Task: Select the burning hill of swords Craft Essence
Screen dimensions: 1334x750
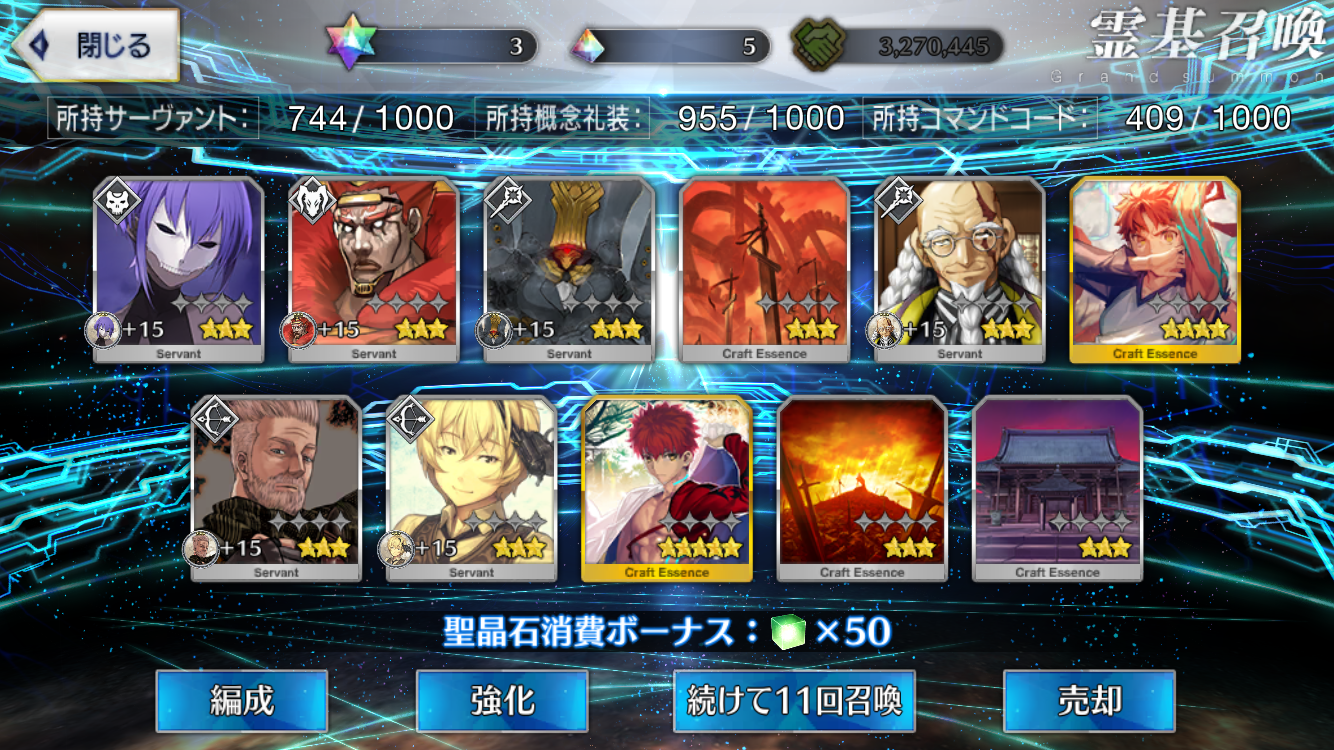Action: pyautogui.click(x=862, y=488)
